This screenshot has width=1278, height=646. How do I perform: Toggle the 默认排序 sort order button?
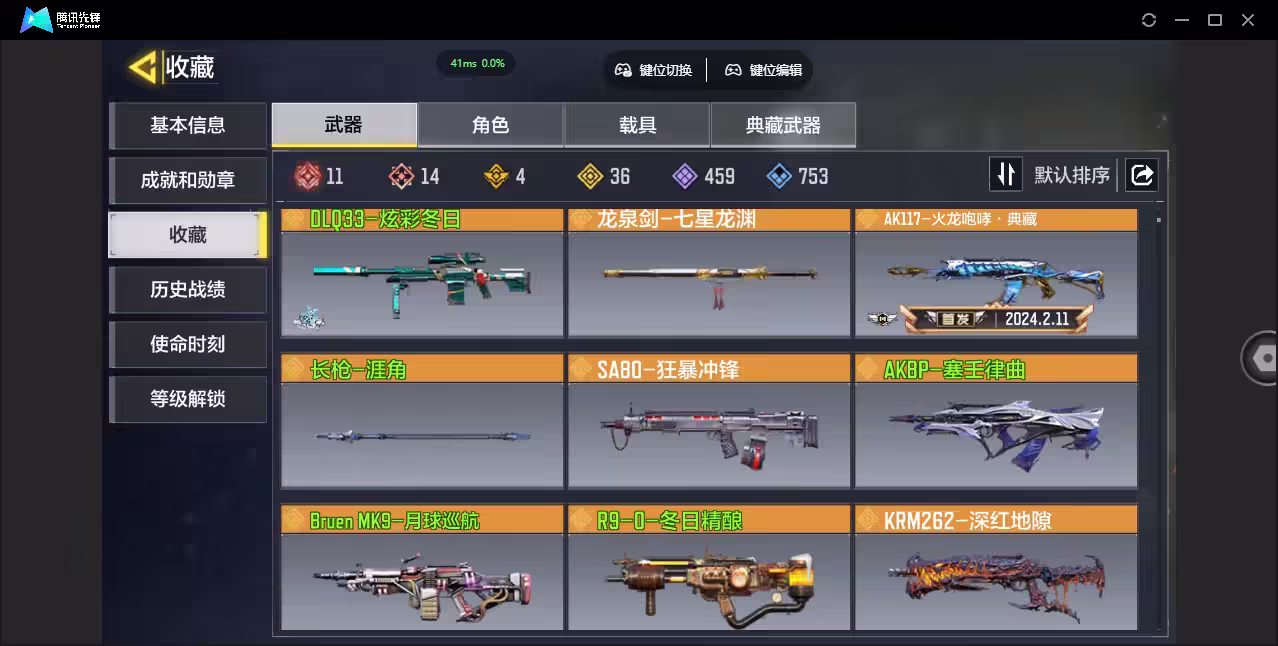(1005, 175)
